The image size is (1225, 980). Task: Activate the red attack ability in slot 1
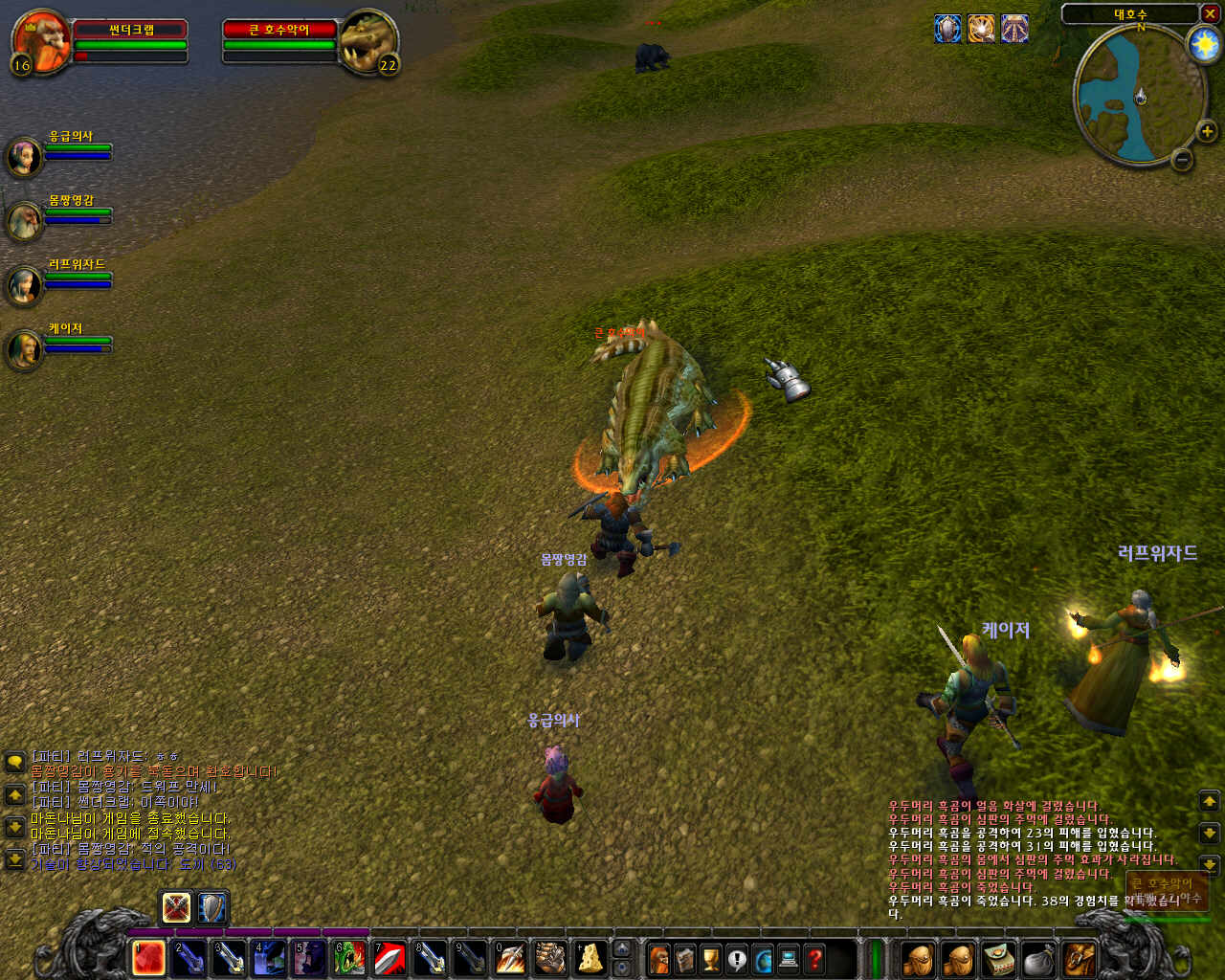148,958
